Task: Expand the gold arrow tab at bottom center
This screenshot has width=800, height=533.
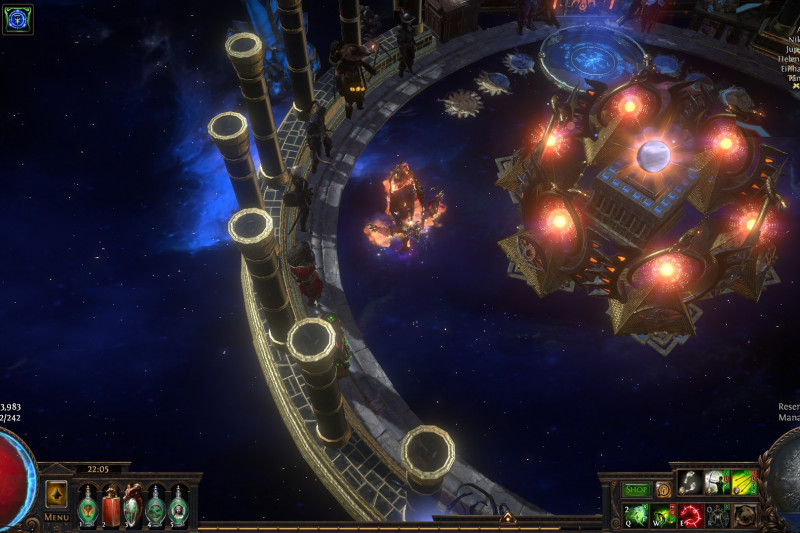Action: (x=507, y=518)
